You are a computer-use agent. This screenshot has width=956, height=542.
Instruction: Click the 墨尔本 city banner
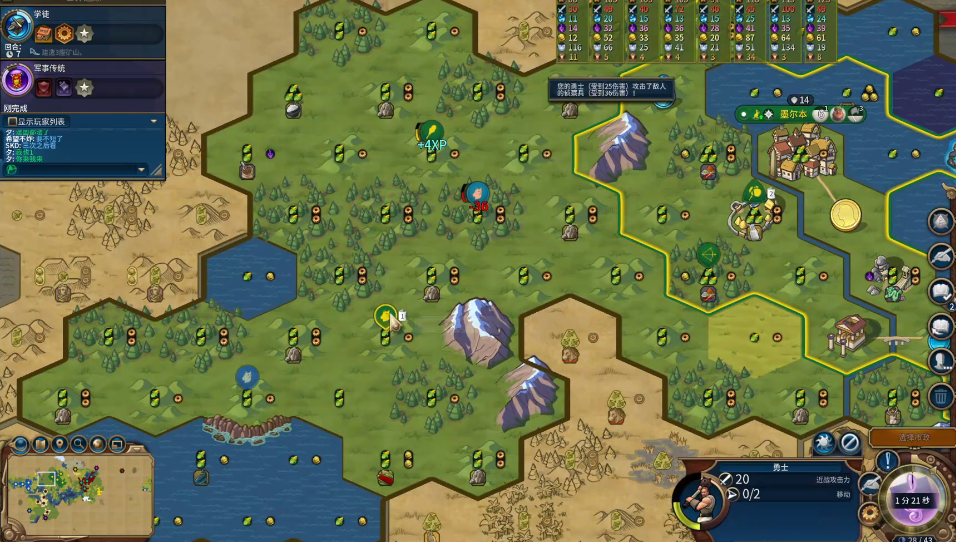tap(800, 114)
